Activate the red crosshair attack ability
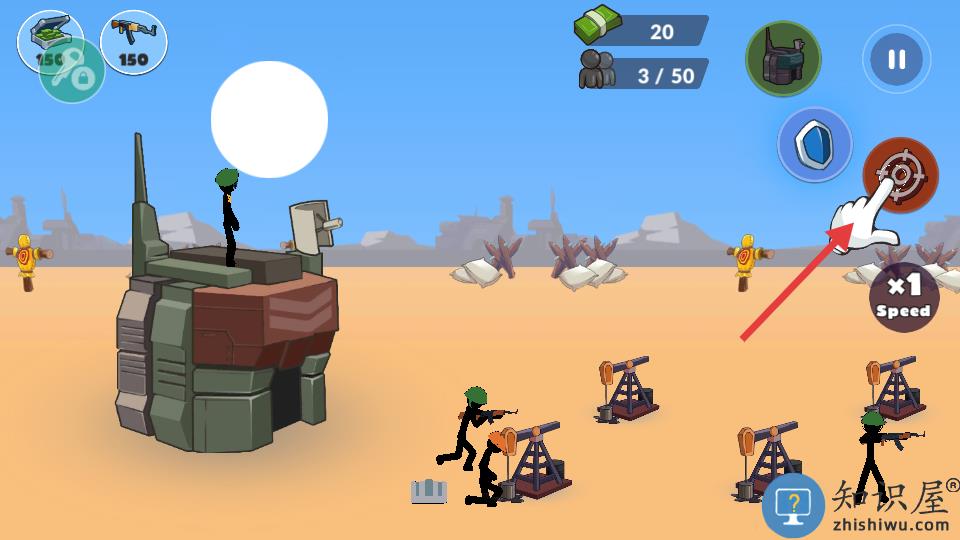Image resolution: width=960 pixels, height=540 pixels. point(900,174)
